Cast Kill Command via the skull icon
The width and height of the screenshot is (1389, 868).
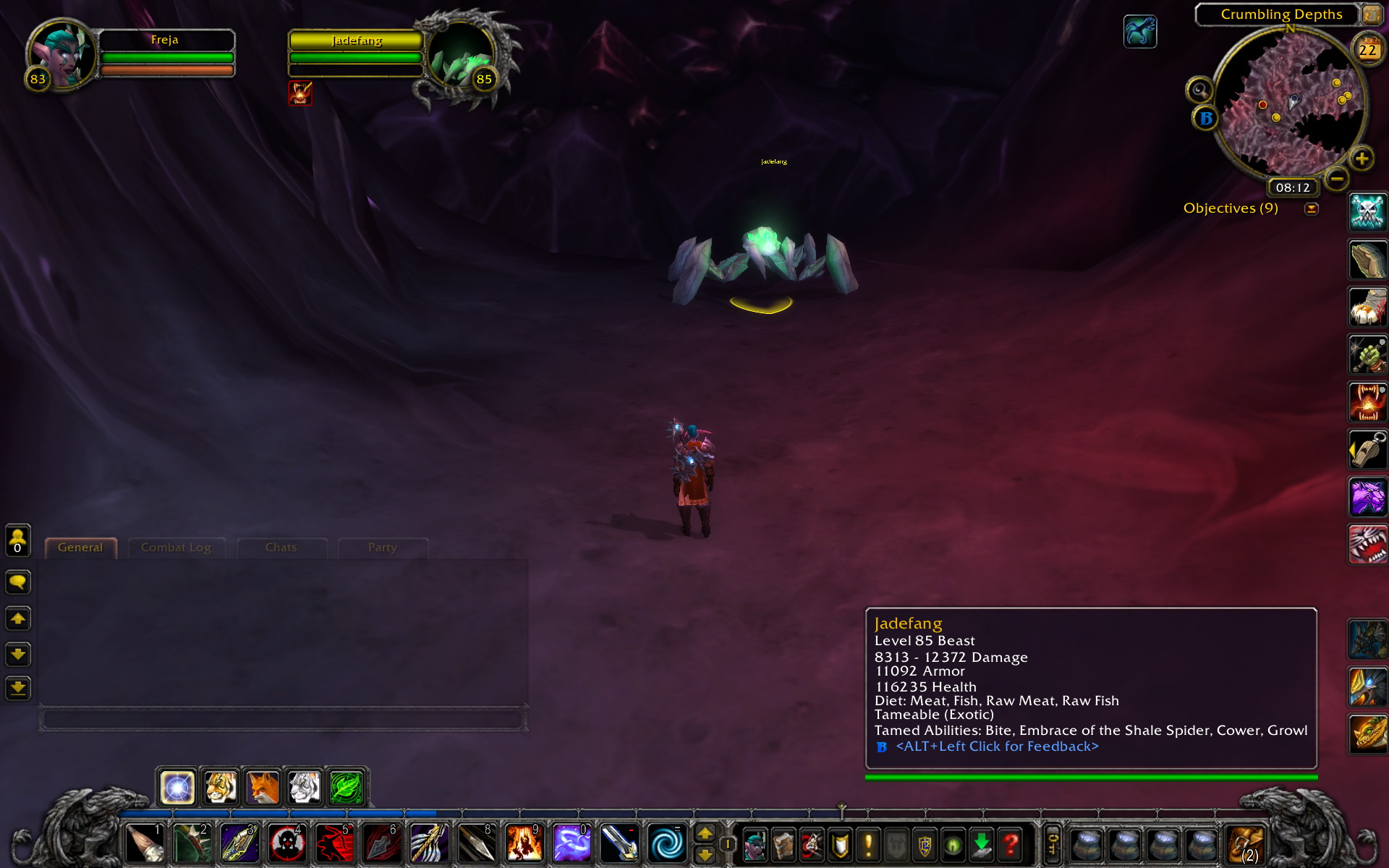click(1367, 212)
